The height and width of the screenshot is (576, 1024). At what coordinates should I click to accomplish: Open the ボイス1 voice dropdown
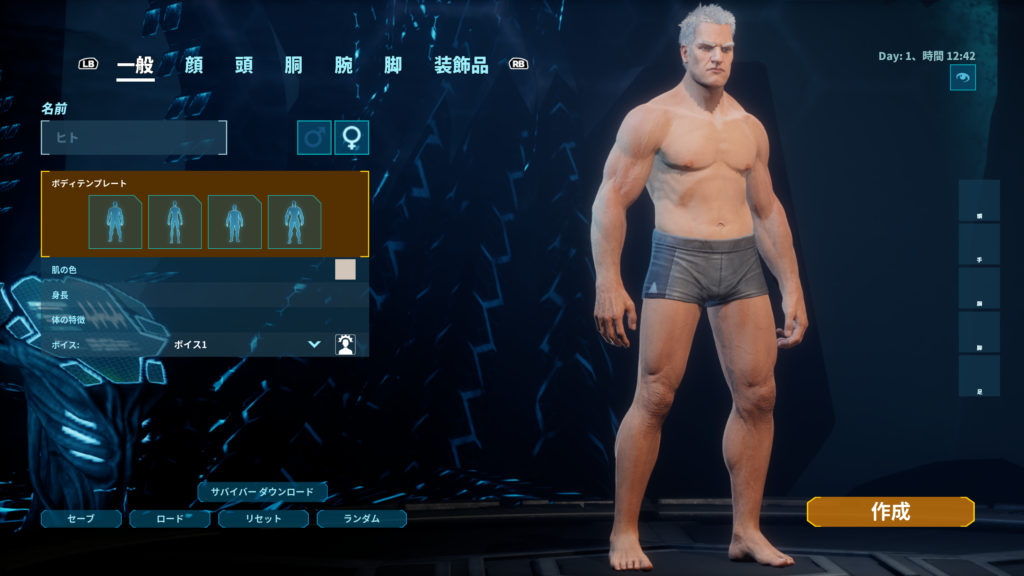click(246, 344)
